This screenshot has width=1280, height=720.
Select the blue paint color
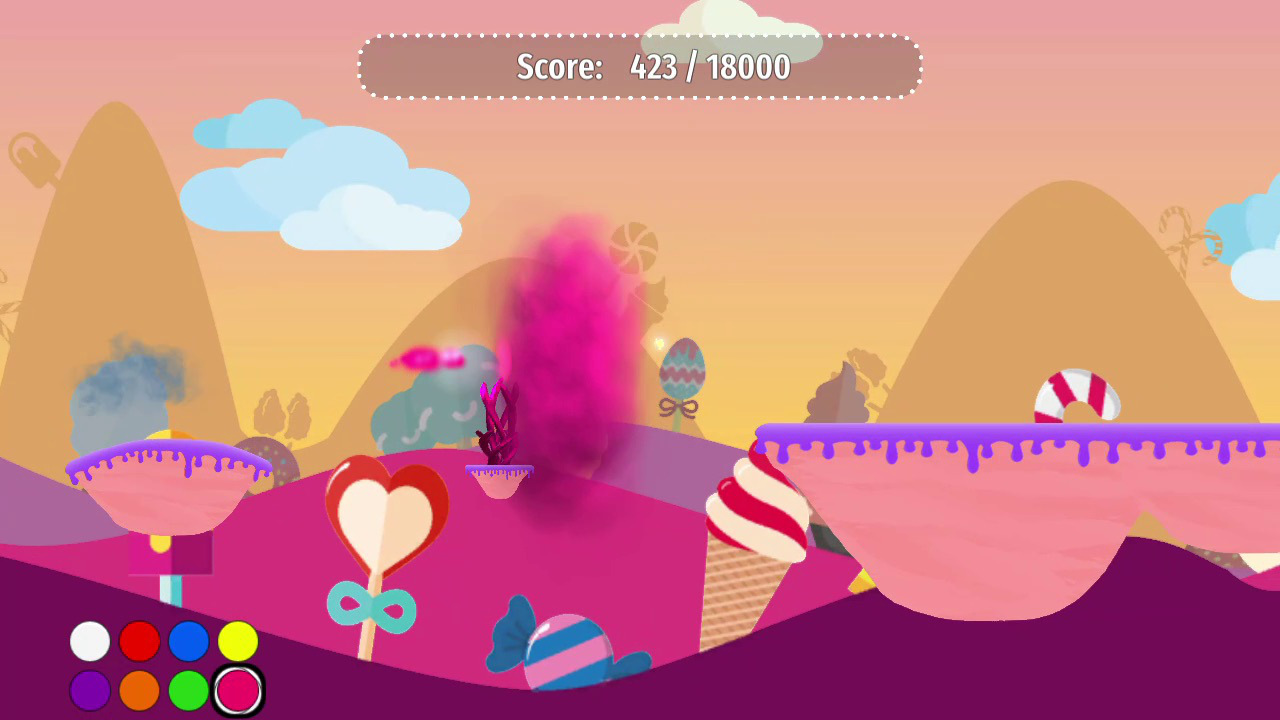pyautogui.click(x=189, y=642)
